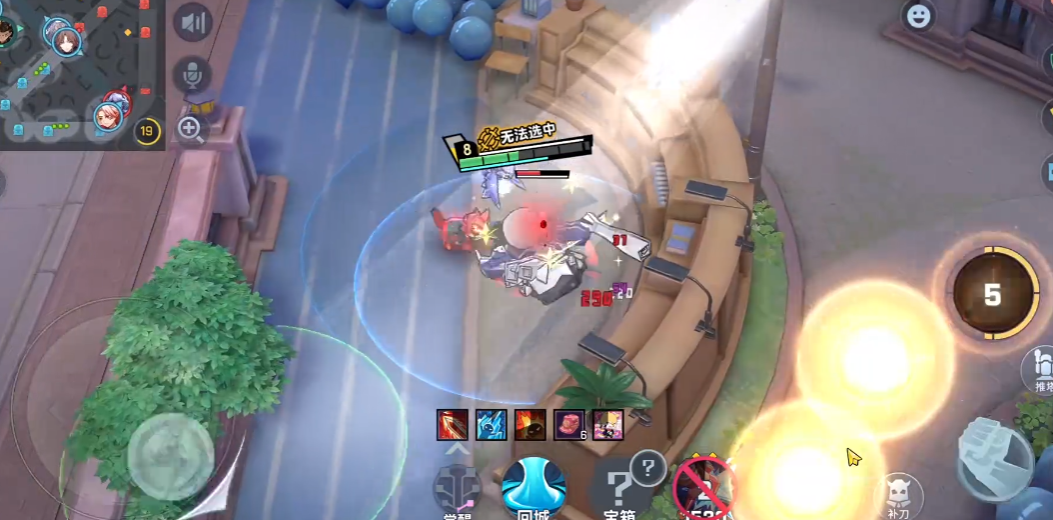Image resolution: width=1053 pixels, height=520 pixels.
Task: Select the 推塔 tower attack button
Action: click(1041, 370)
